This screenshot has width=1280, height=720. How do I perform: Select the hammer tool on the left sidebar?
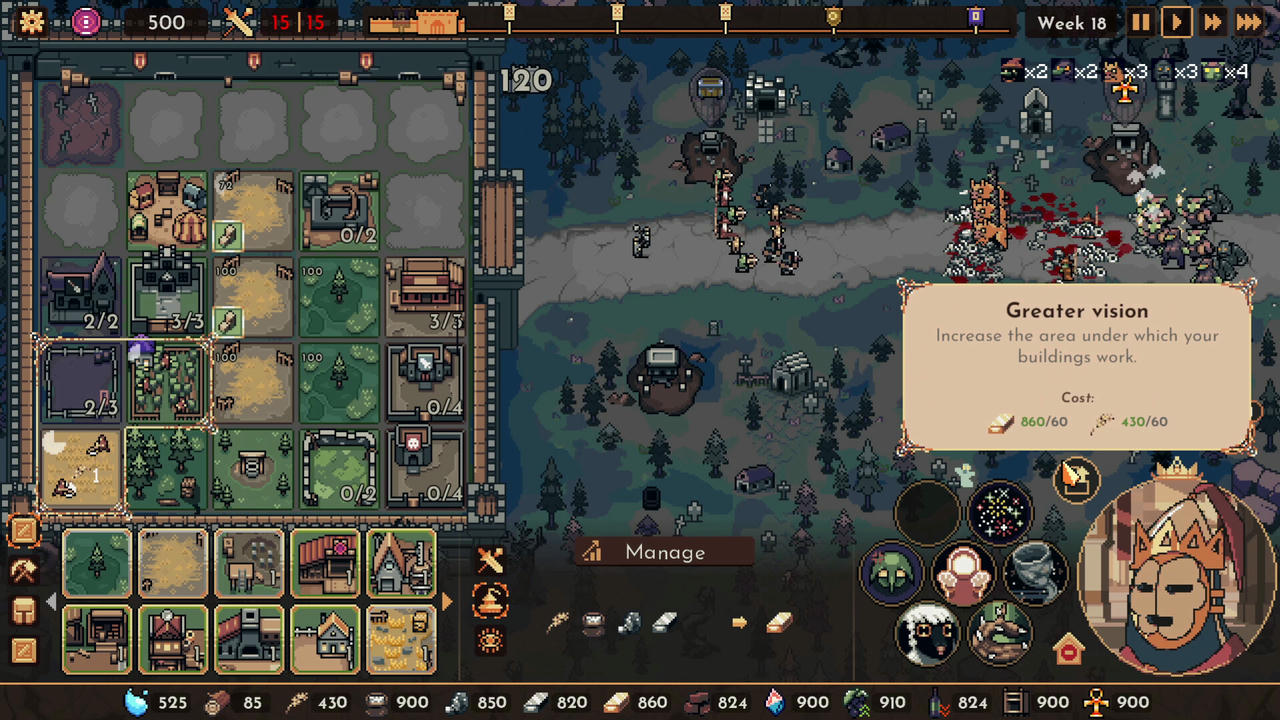click(x=24, y=572)
